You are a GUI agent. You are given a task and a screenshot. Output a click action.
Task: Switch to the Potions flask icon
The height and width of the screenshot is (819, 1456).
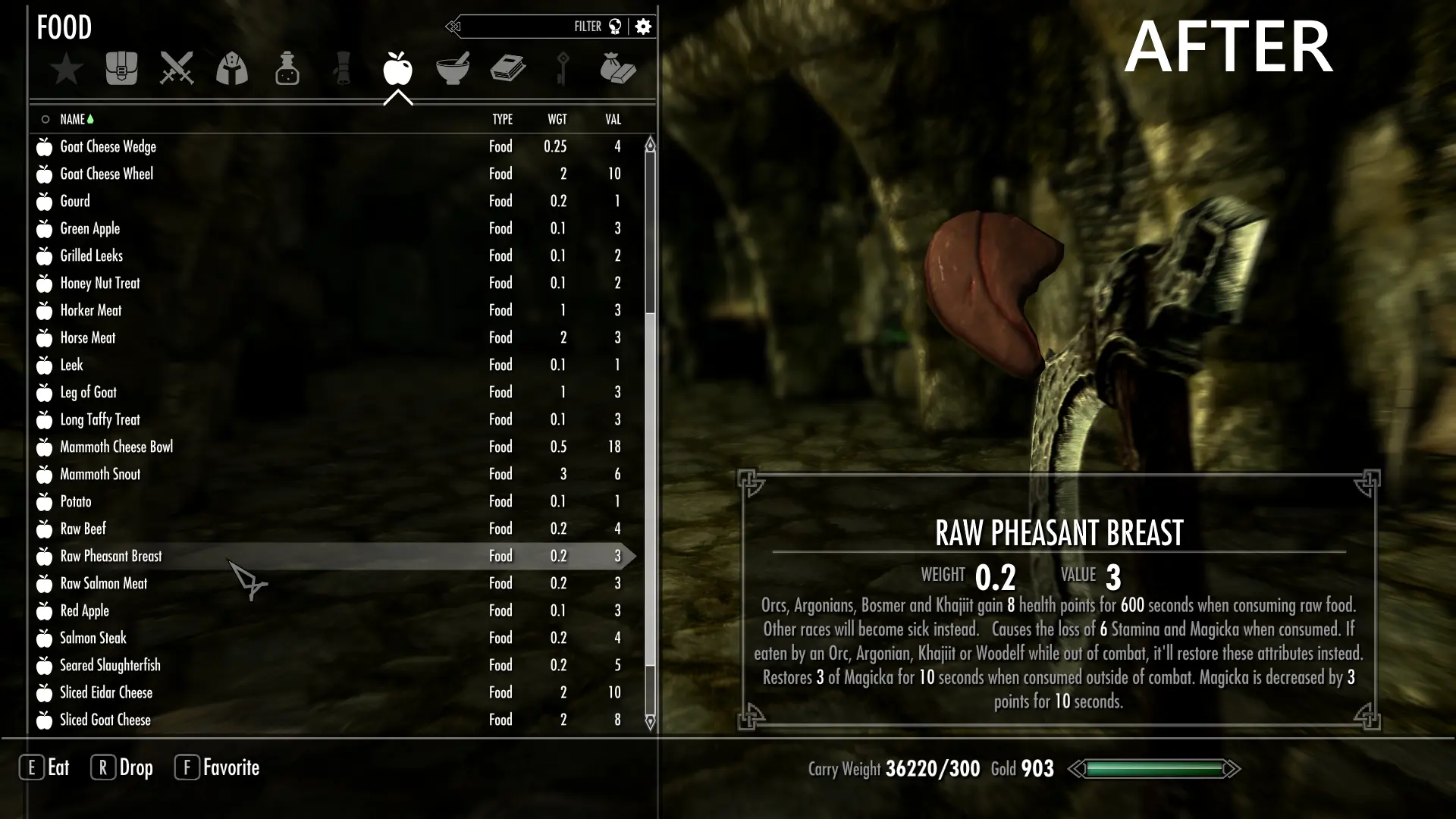pos(287,68)
